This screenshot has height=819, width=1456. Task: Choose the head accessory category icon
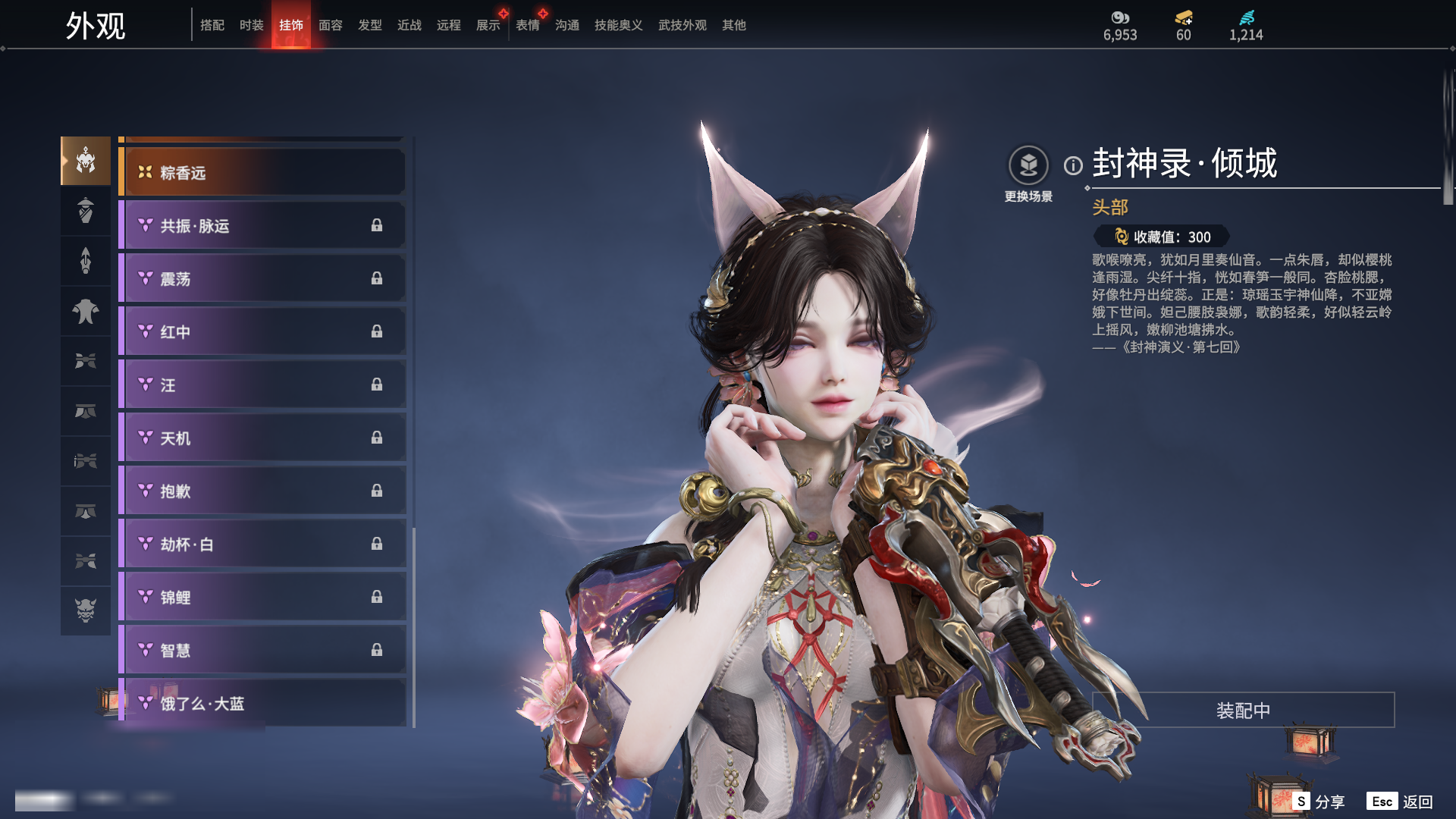(x=86, y=161)
